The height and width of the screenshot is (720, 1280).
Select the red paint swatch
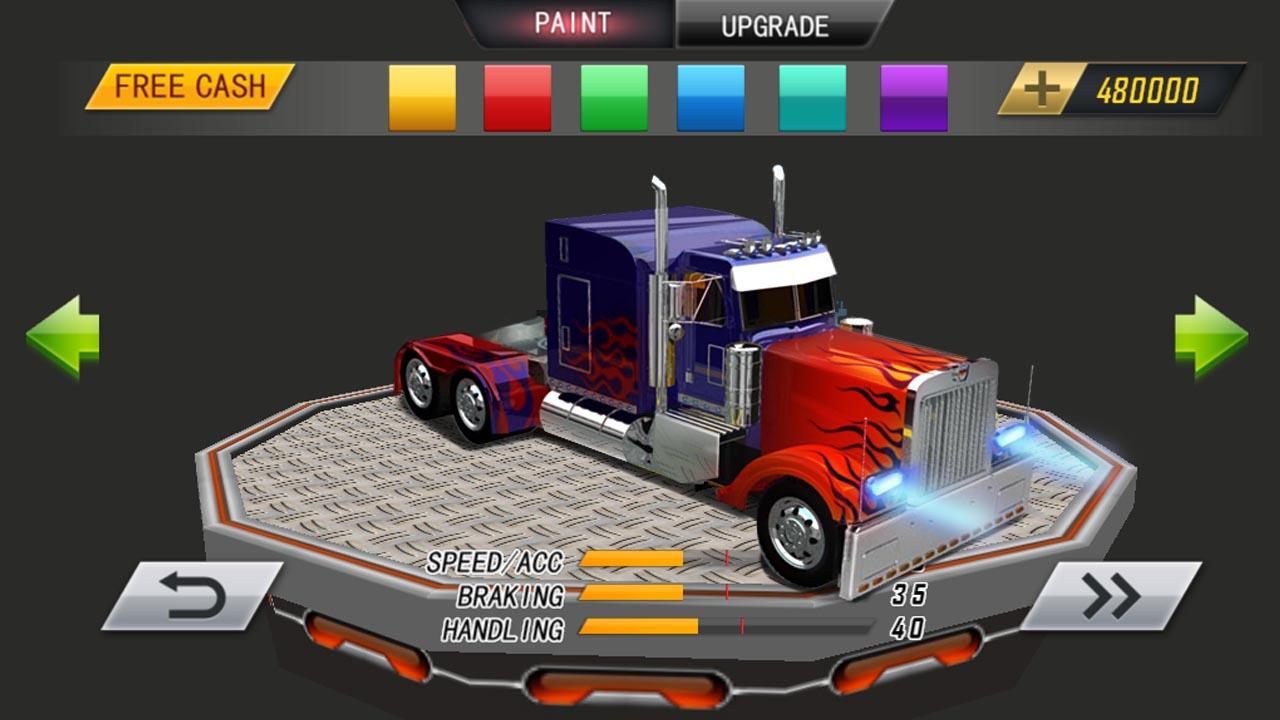[x=517, y=98]
